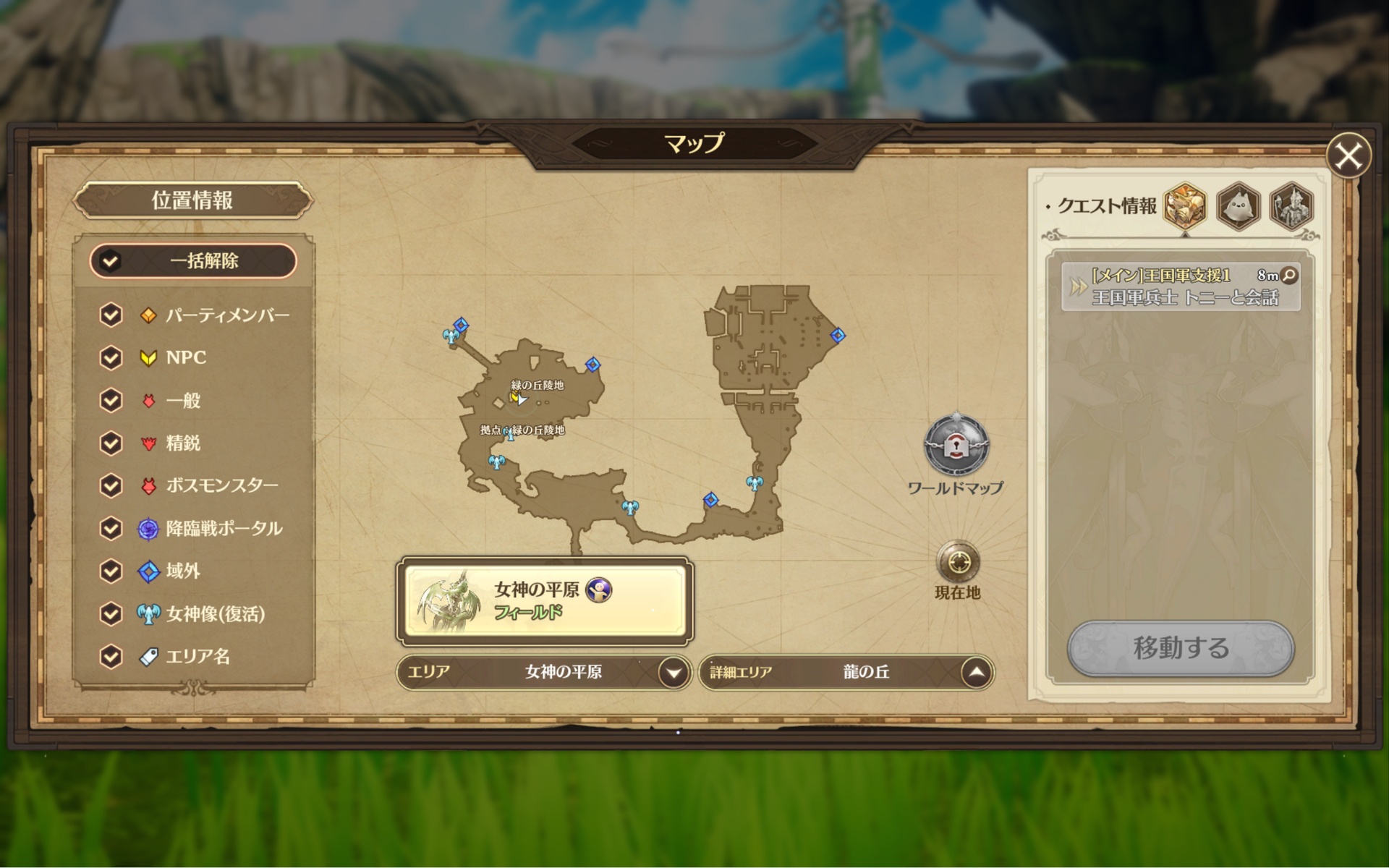Hide エリア名 area names
This screenshot has width=1389, height=868.
coord(111,656)
